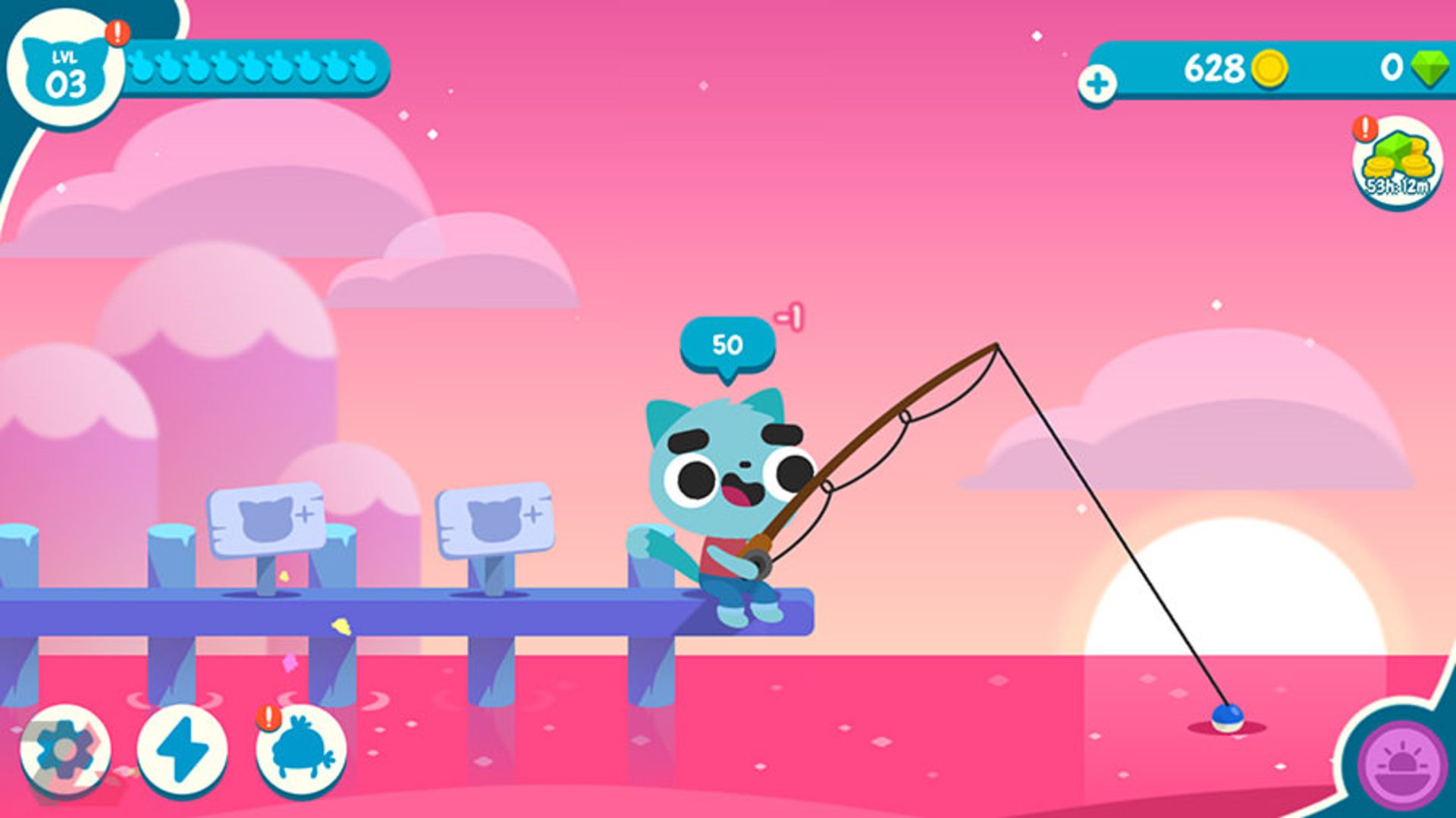Open the fish collection button

tap(302, 750)
